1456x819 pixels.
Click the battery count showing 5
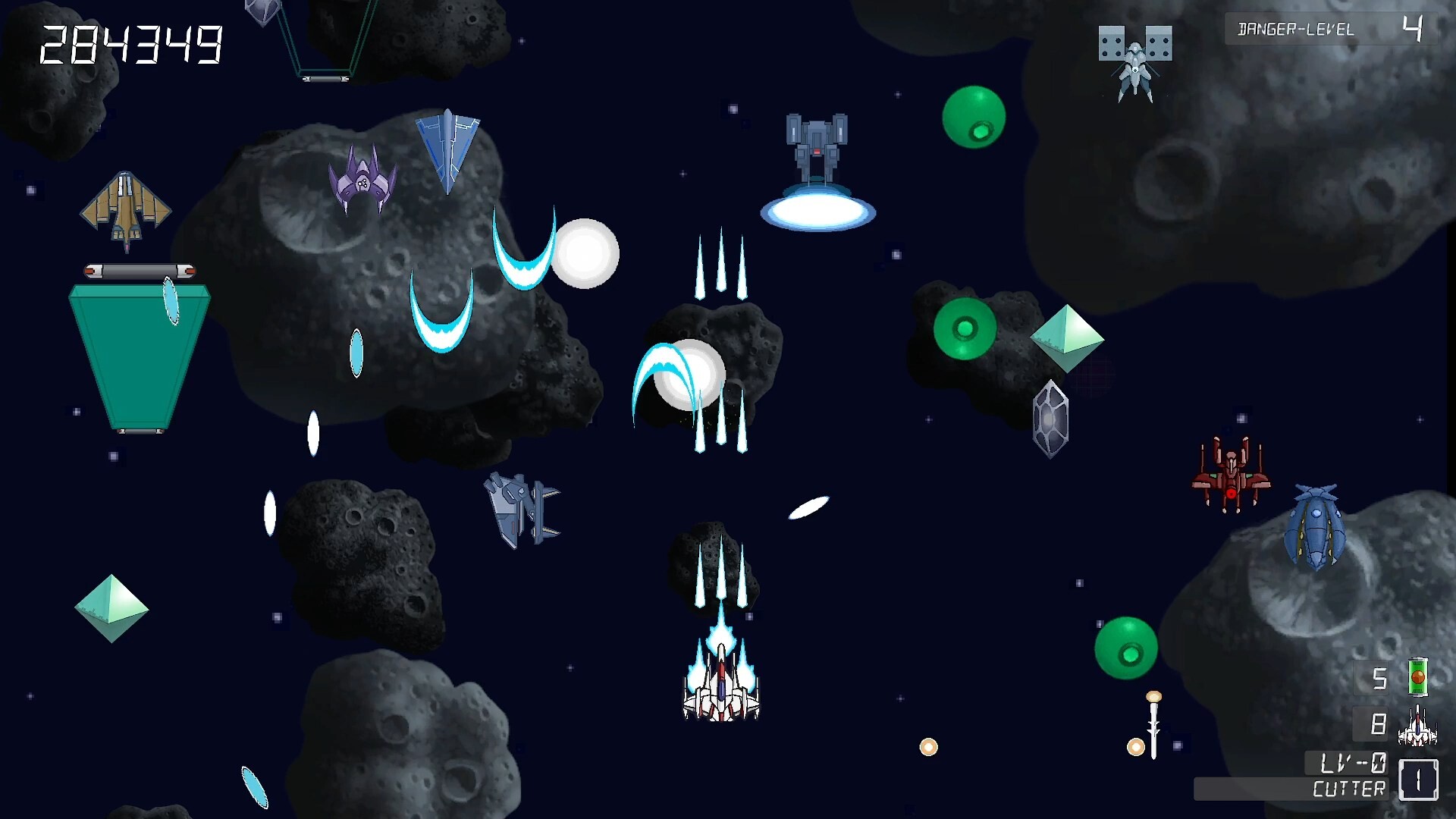(1380, 677)
